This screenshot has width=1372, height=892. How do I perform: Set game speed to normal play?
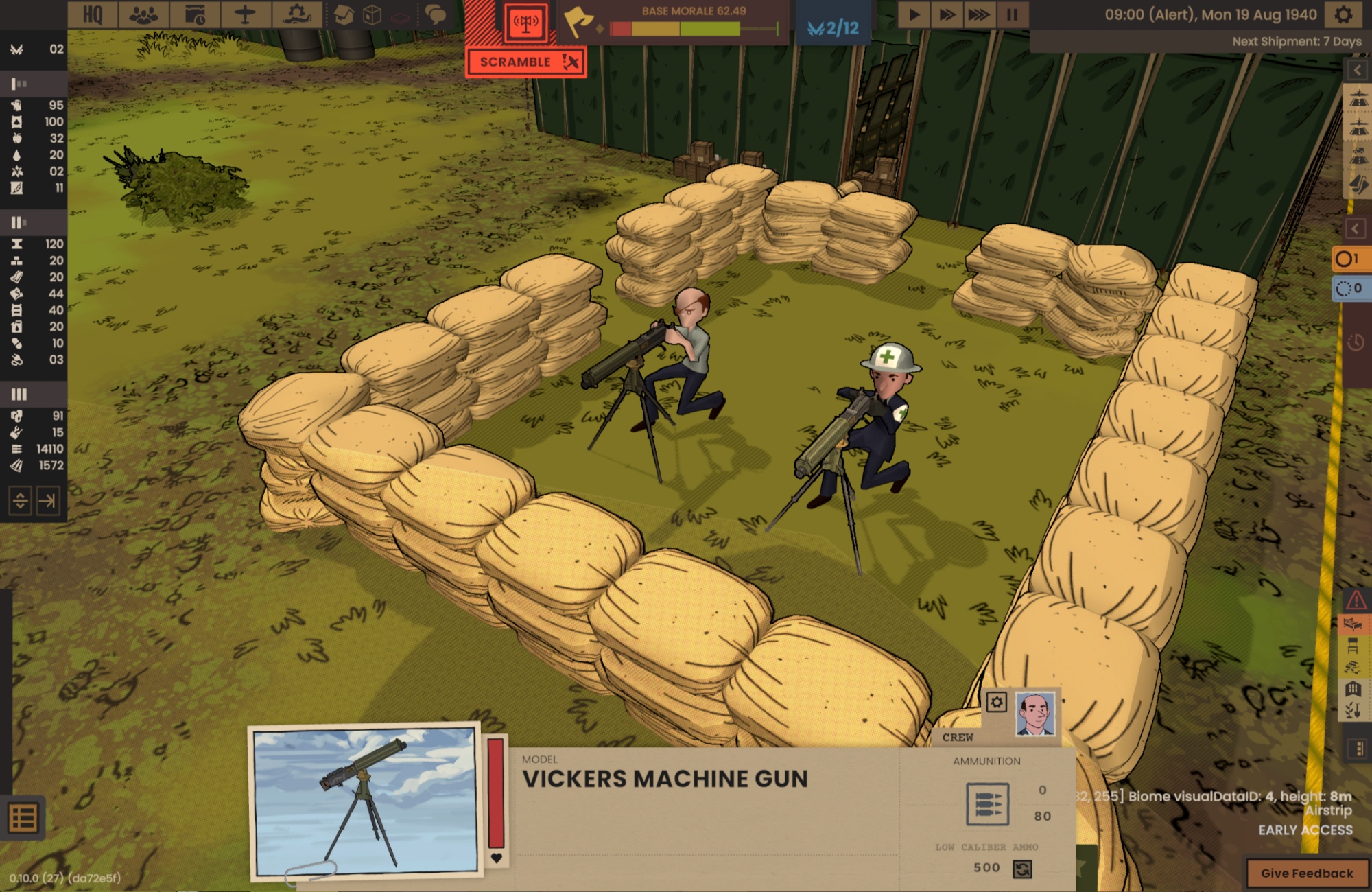pyautogui.click(x=914, y=14)
